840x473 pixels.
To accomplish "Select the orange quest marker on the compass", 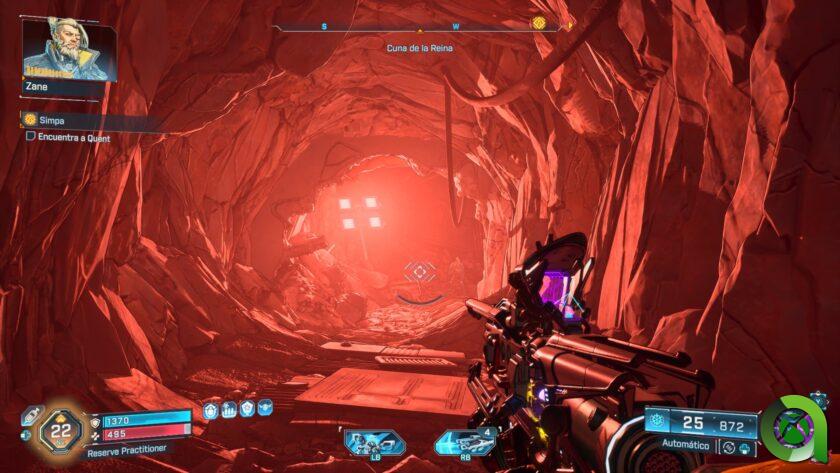I will coord(539,22).
